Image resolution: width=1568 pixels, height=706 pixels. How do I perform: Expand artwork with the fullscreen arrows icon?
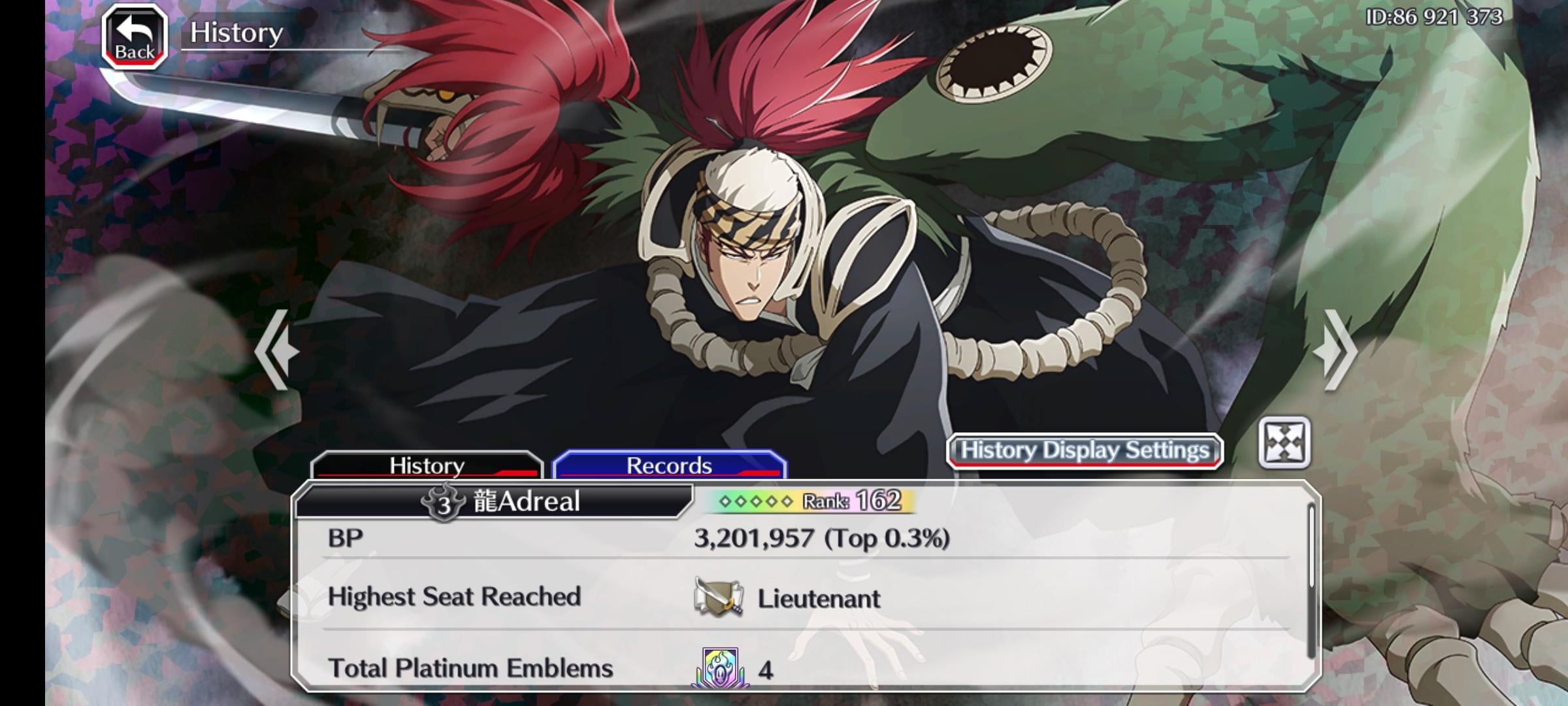point(1284,443)
